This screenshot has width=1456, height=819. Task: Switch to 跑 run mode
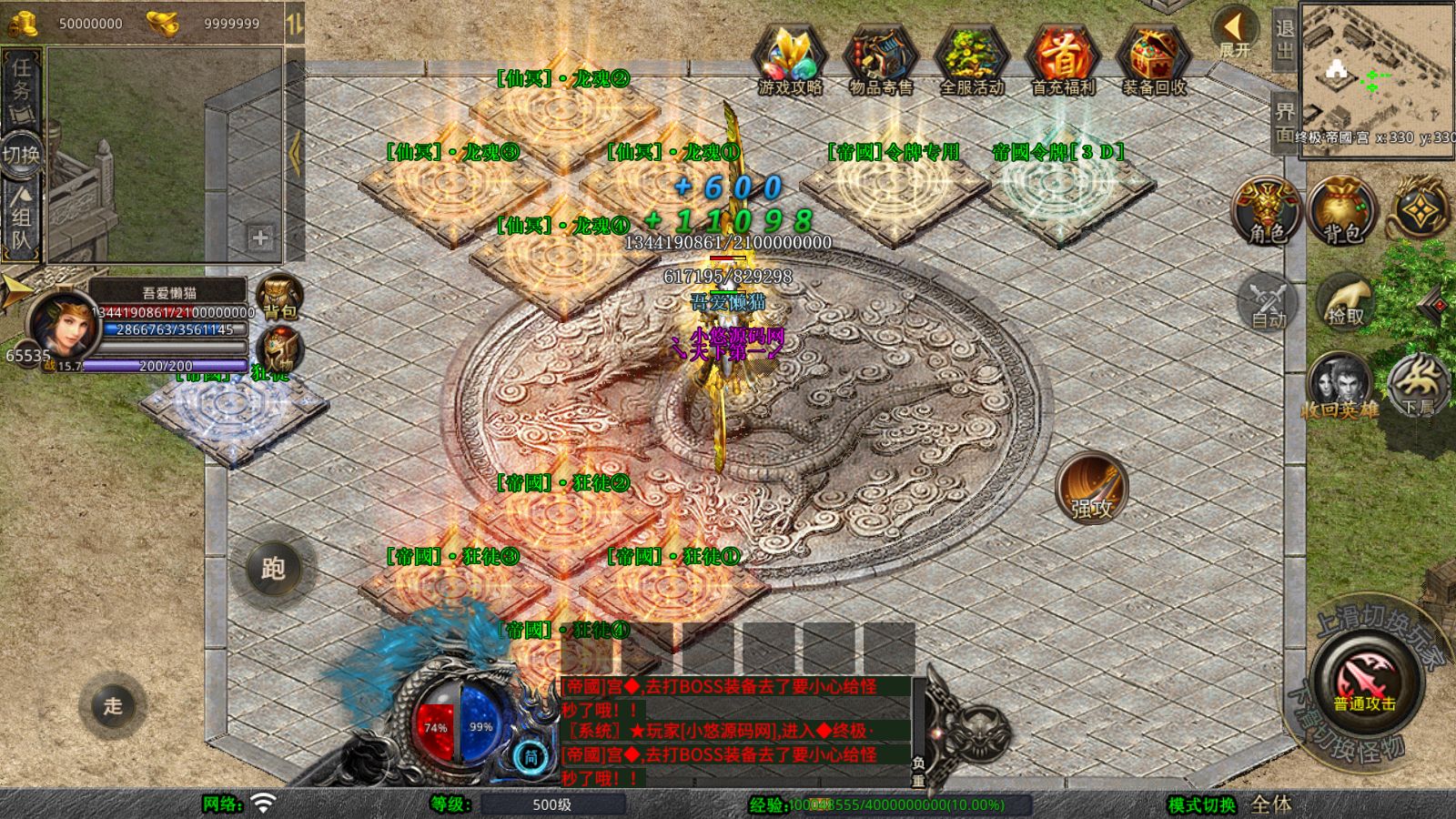tap(273, 569)
